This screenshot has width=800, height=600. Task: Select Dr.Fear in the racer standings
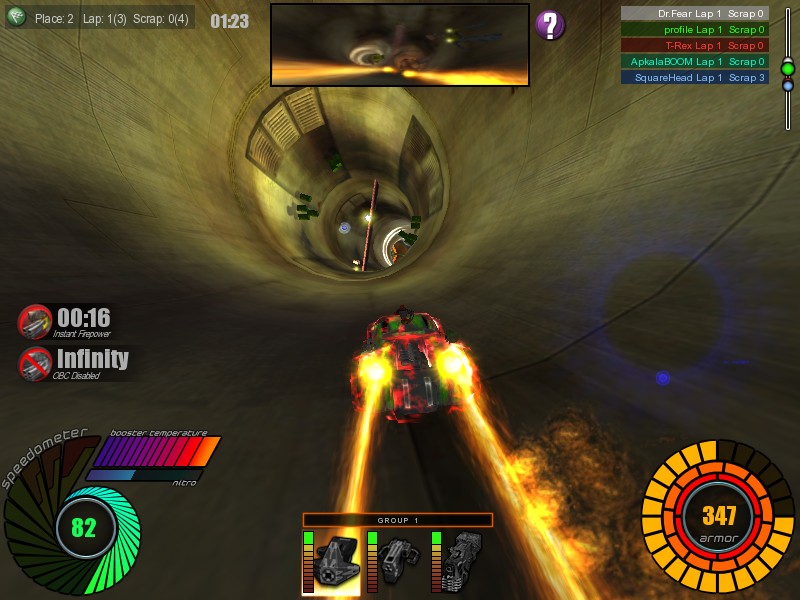(x=694, y=14)
